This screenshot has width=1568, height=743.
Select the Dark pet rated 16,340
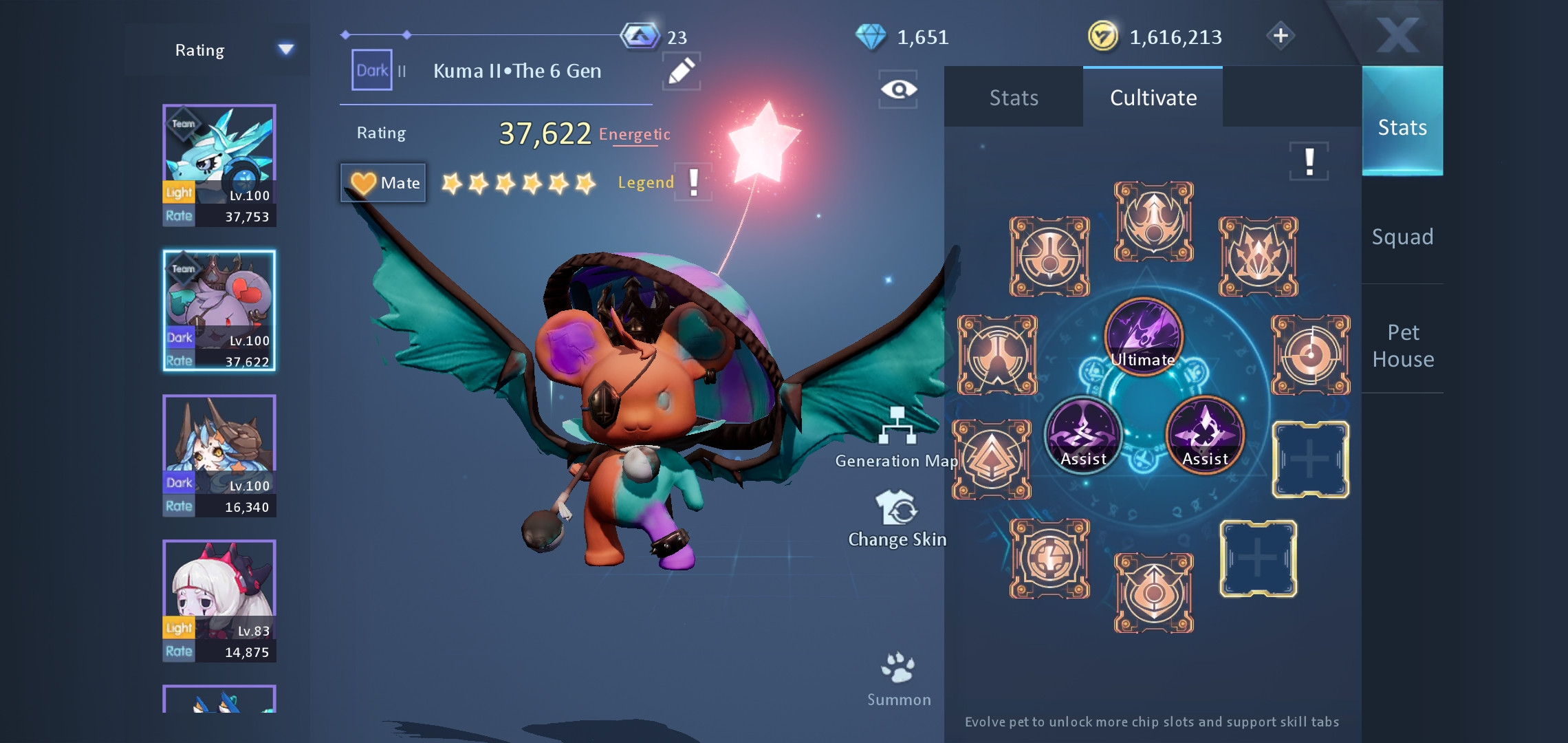(219, 455)
